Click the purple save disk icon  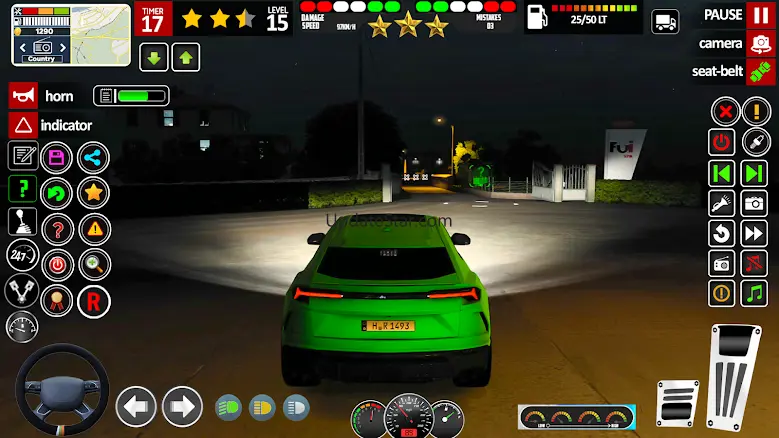(57, 157)
